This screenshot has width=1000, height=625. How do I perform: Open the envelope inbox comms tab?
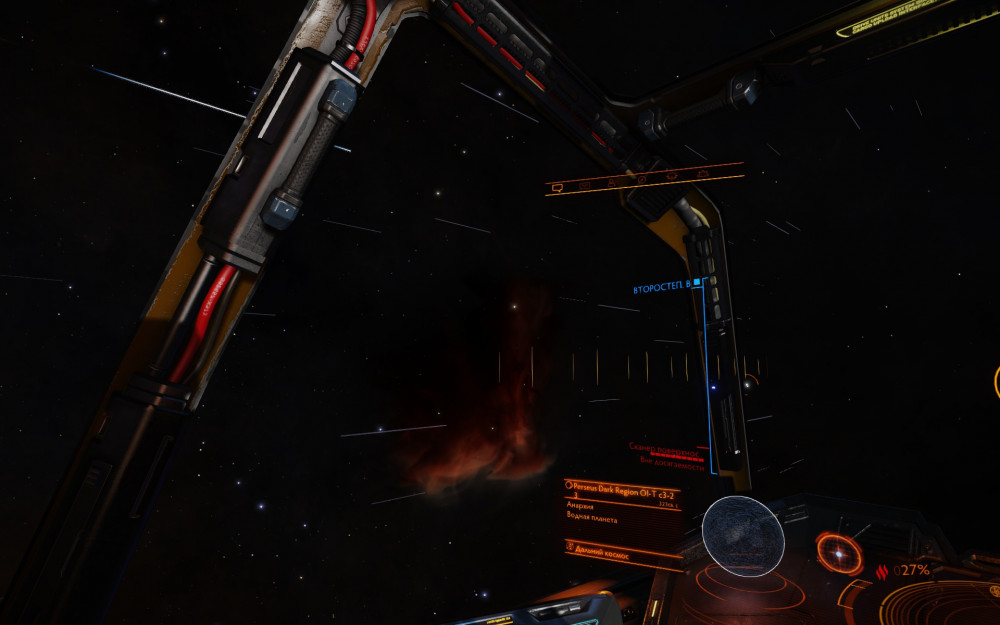pyautogui.click(x=585, y=185)
